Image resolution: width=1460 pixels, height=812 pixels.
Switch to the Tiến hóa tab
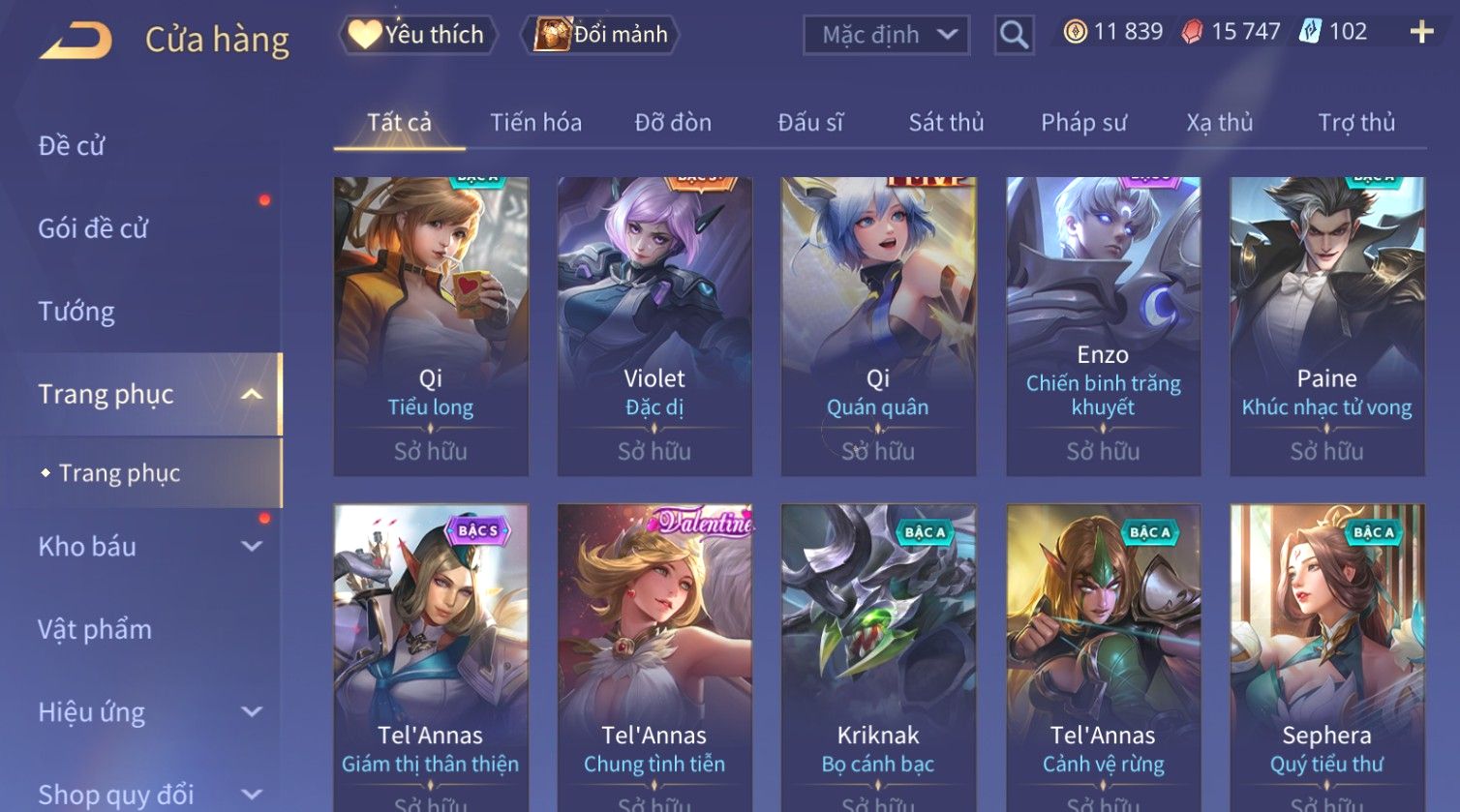click(x=535, y=123)
